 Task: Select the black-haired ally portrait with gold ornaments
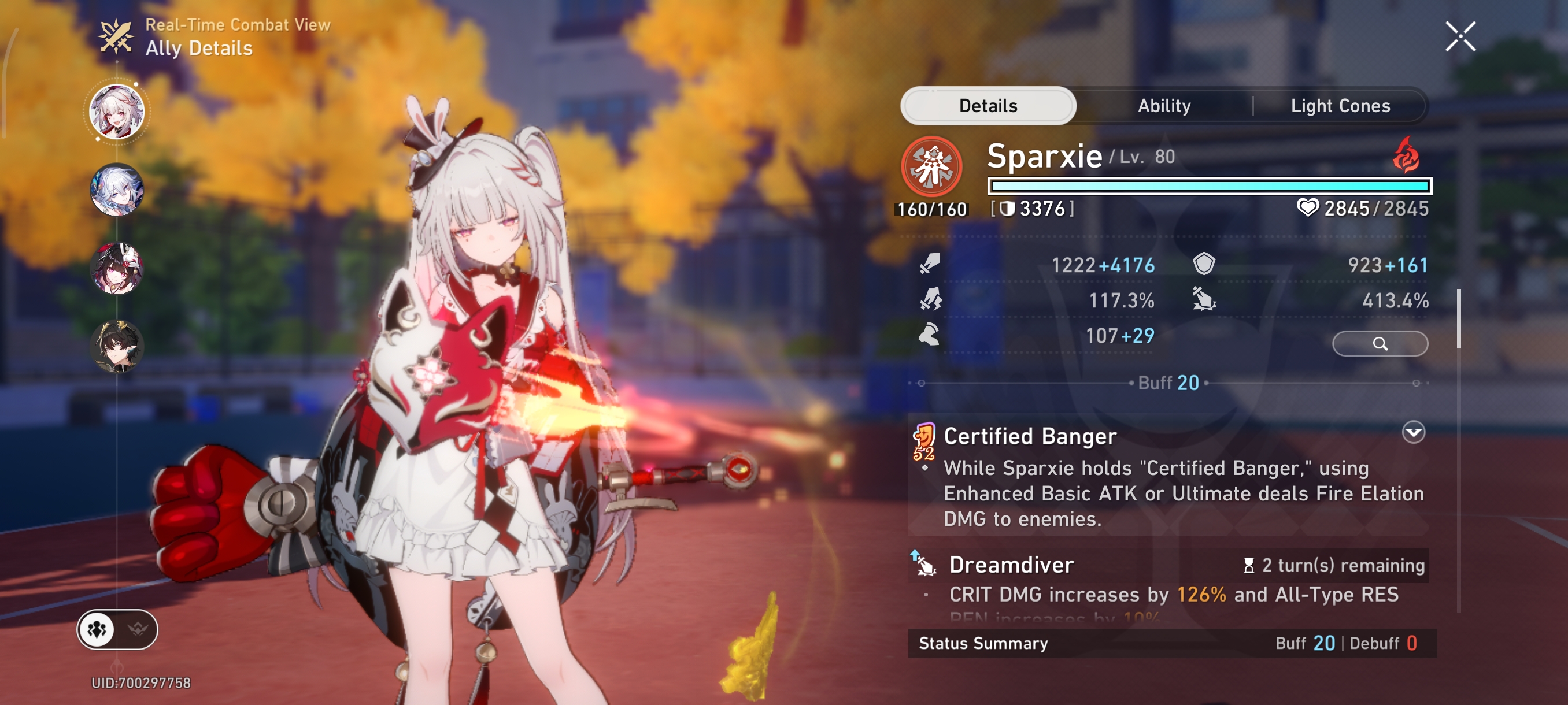click(117, 346)
